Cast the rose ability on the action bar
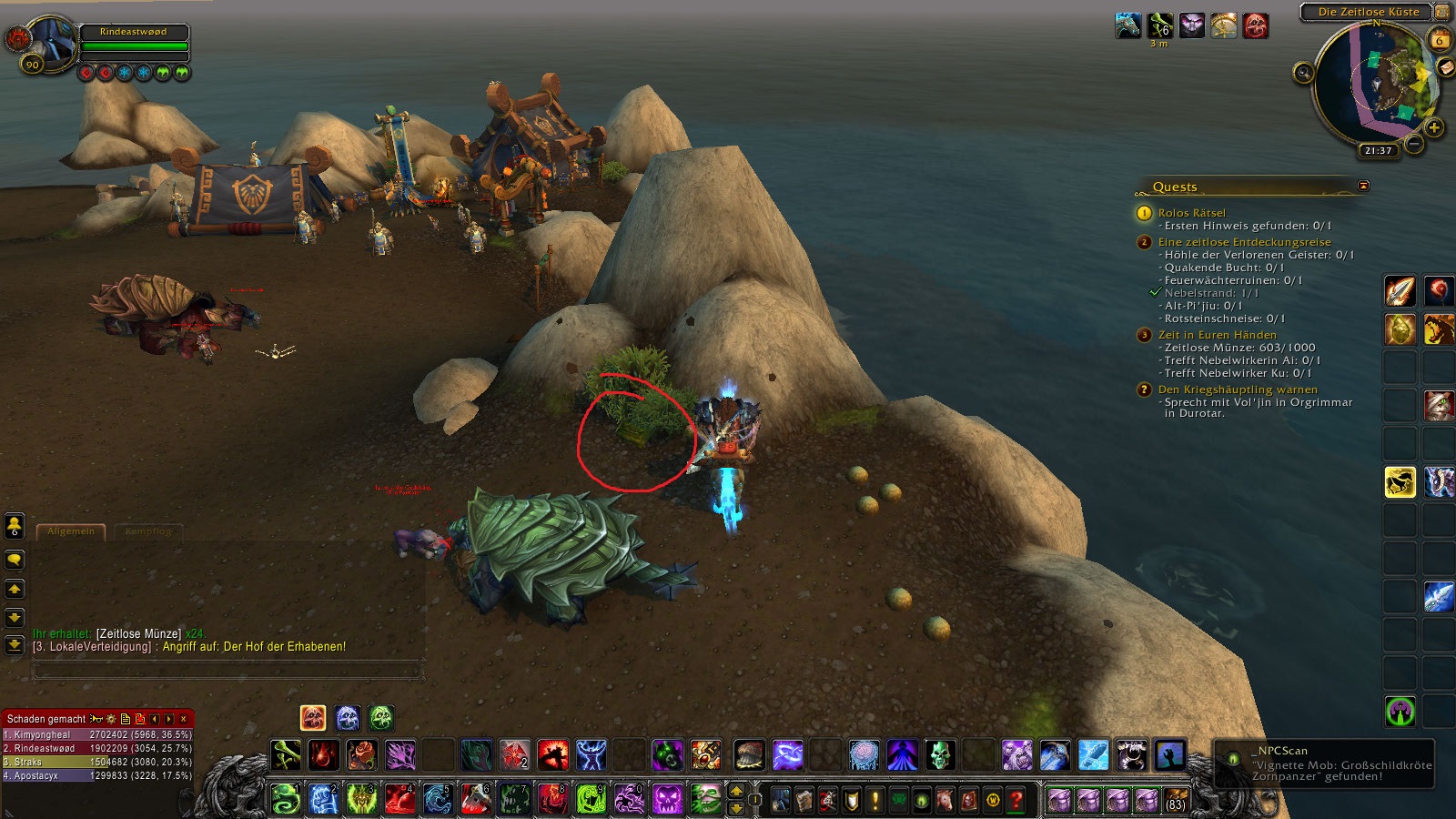Screen dimensions: 1456x819 tap(361, 754)
